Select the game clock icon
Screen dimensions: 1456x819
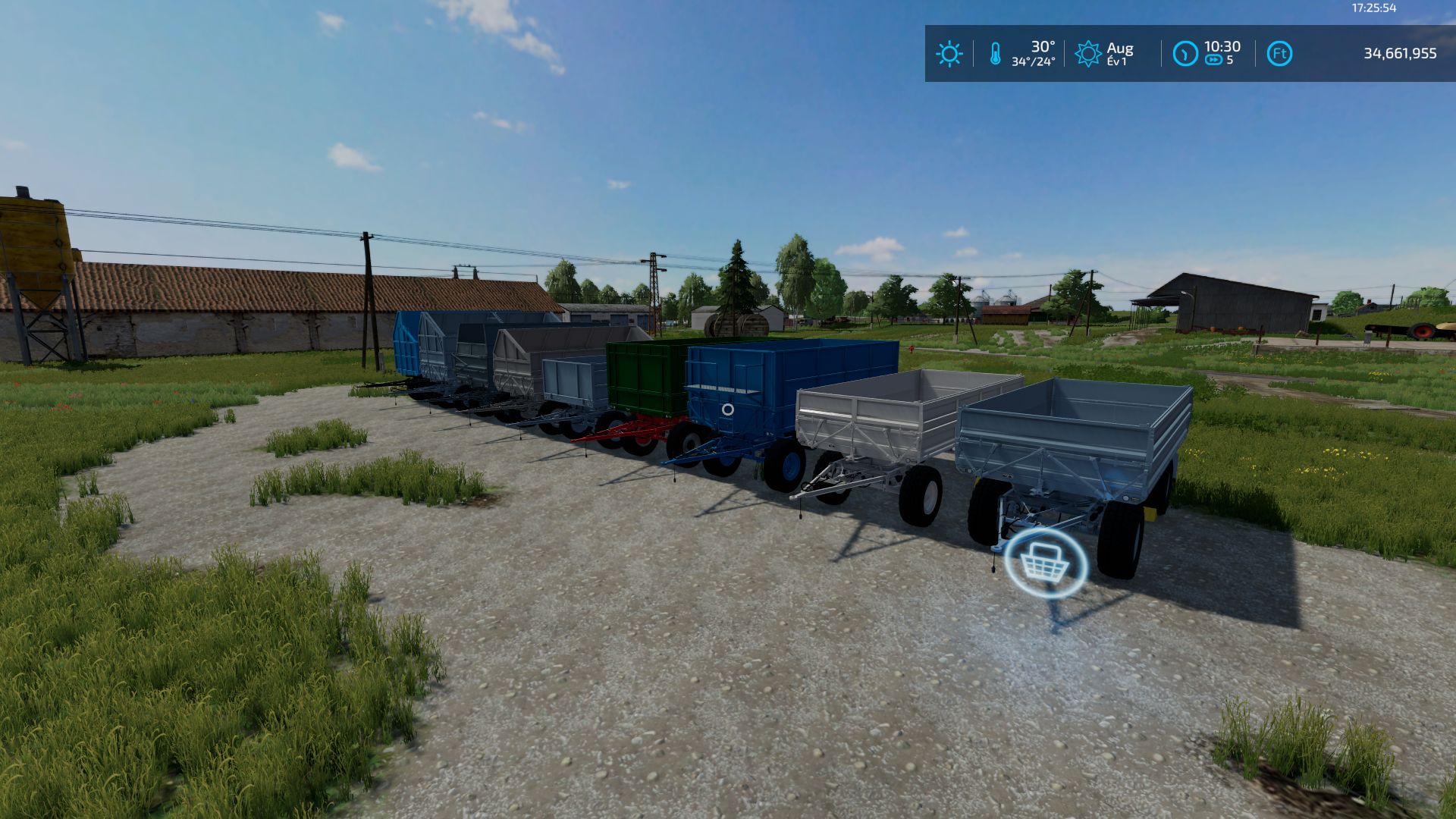click(1185, 54)
